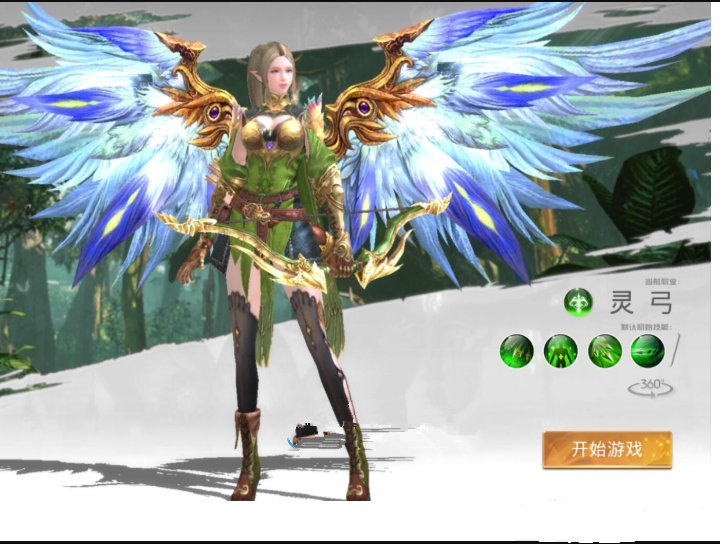
Task: Select the 灵弓 class bow emblem icon
Action: (x=577, y=301)
